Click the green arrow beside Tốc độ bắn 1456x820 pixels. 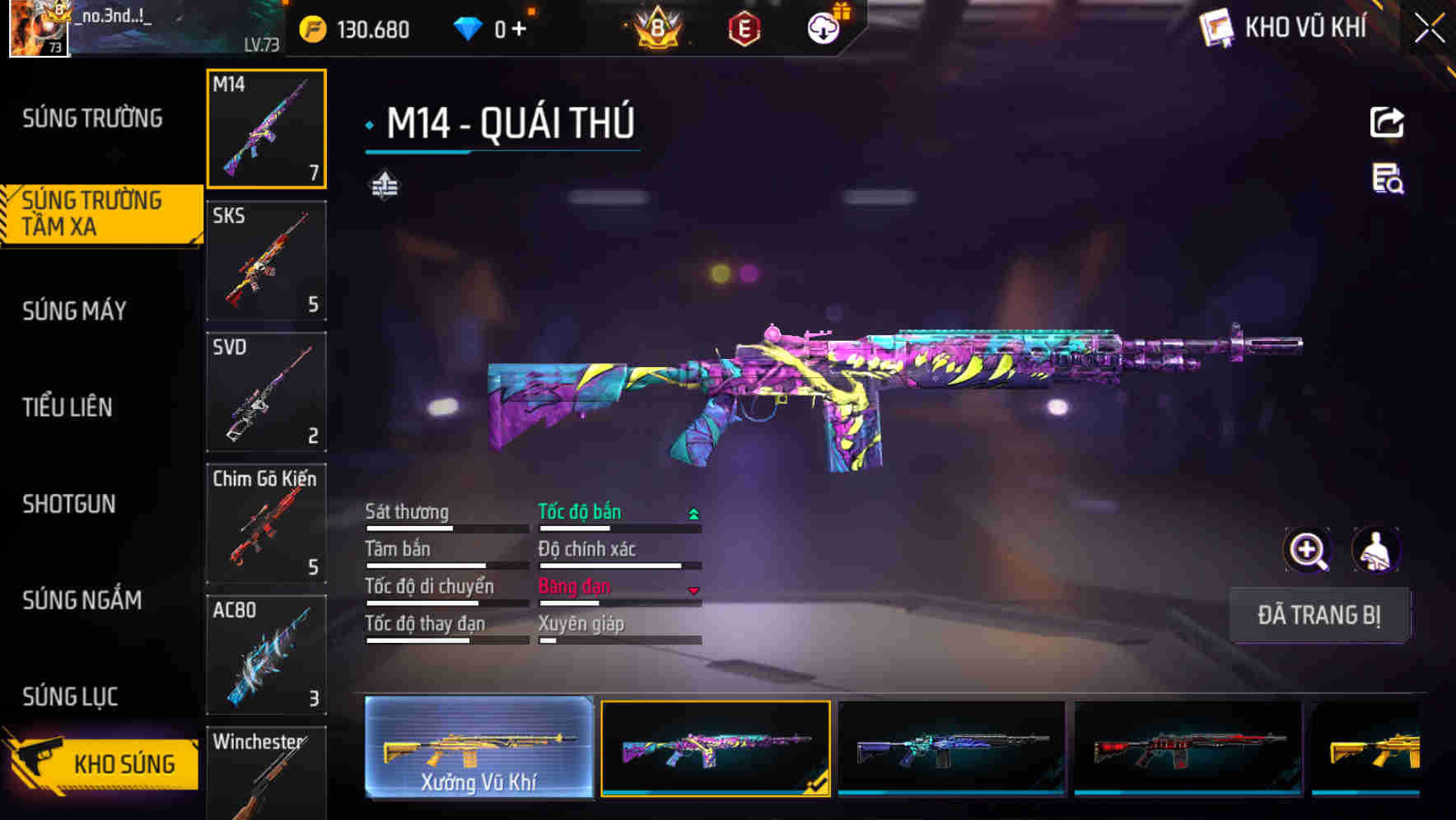[693, 512]
